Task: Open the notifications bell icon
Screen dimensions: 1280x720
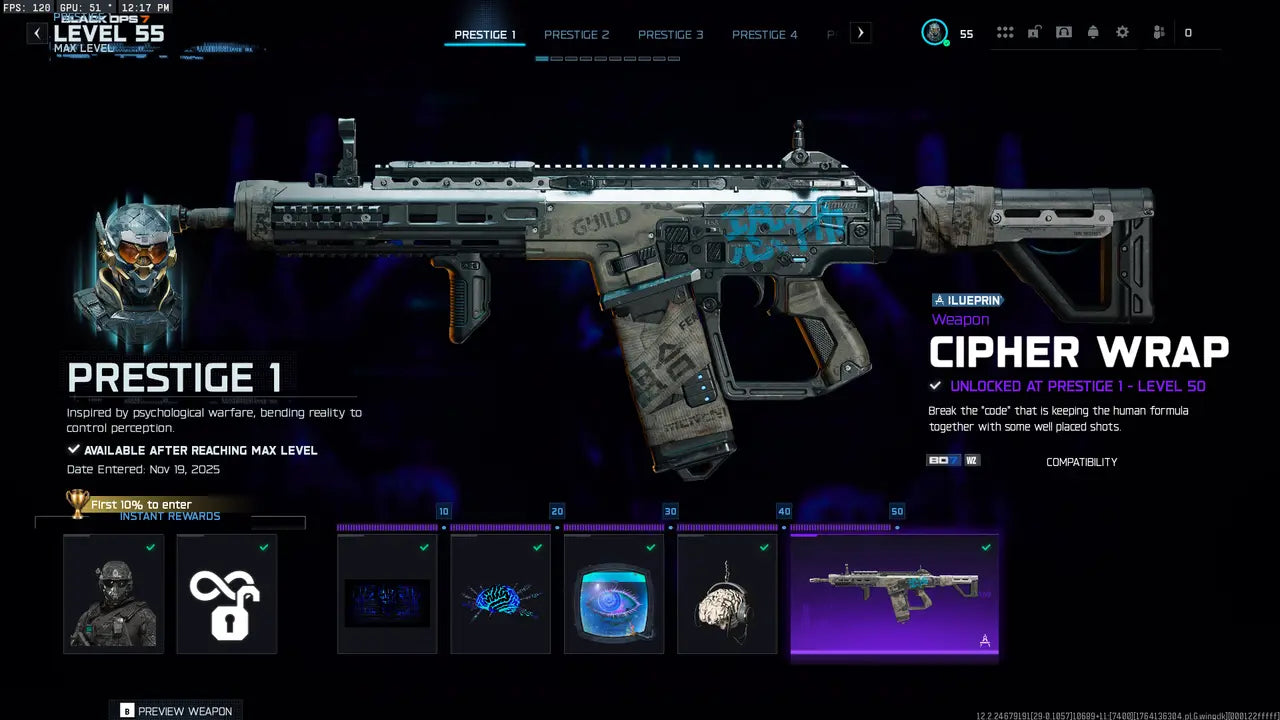Action: pos(1093,32)
